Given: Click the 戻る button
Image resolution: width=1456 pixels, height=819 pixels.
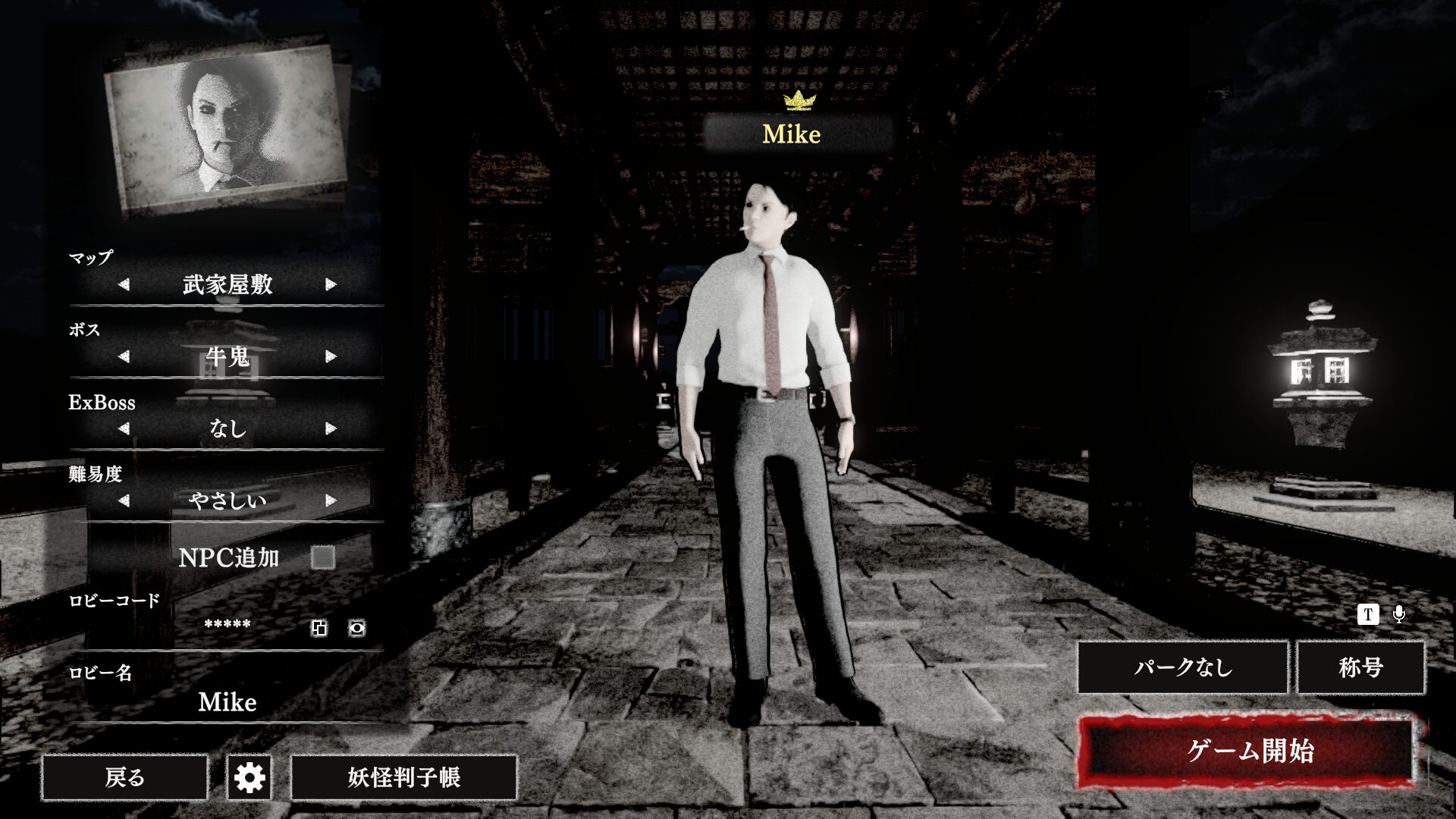Looking at the screenshot, I should (x=125, y=777).
